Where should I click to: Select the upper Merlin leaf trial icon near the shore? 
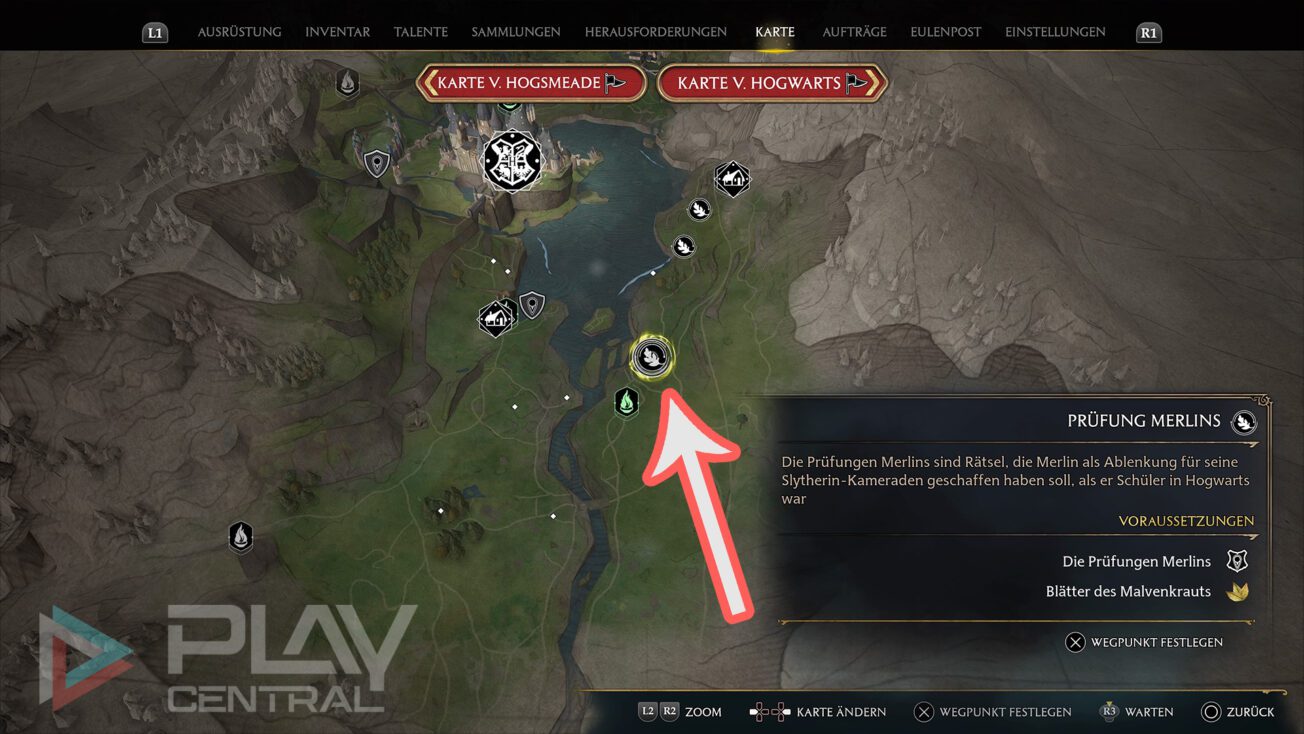(699, 209)
